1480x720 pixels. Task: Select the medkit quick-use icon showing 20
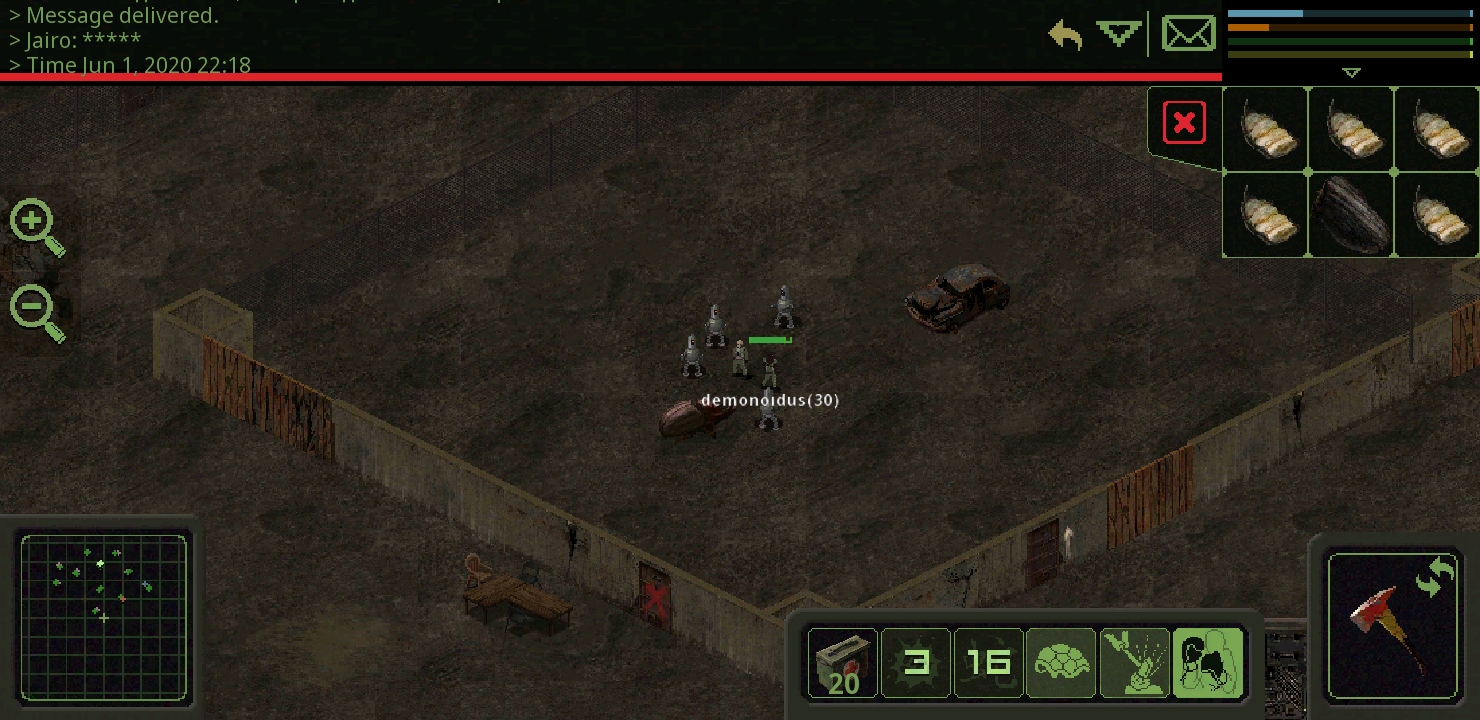842,662
